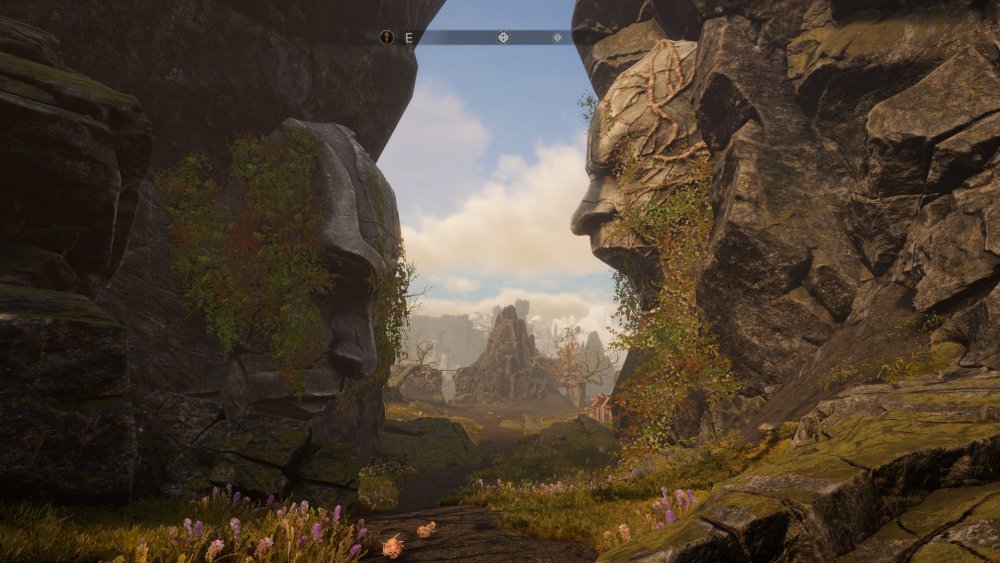Click the round portrait marker on the compass

387,37
